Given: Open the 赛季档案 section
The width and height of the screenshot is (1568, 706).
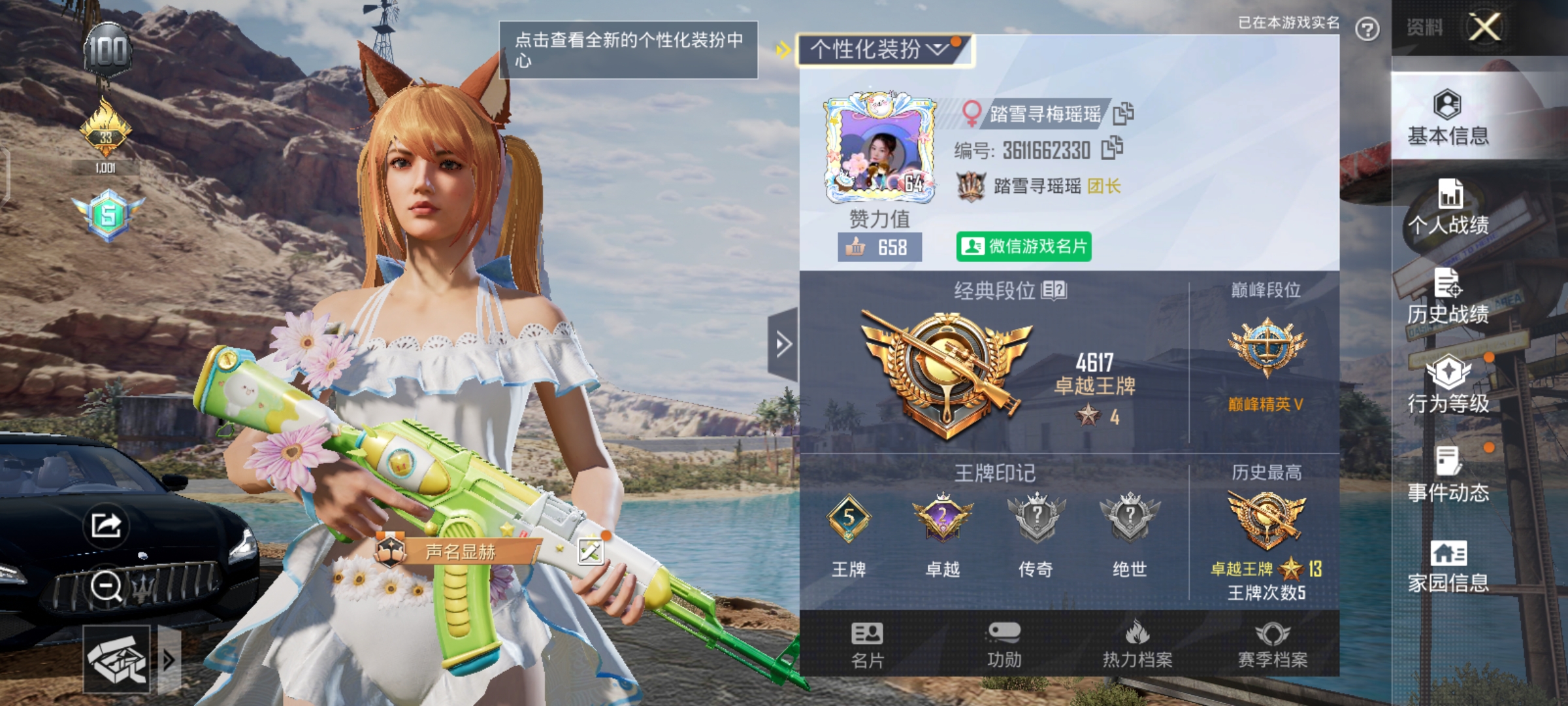Looking at the screenshot, I should pos(1273,645).
